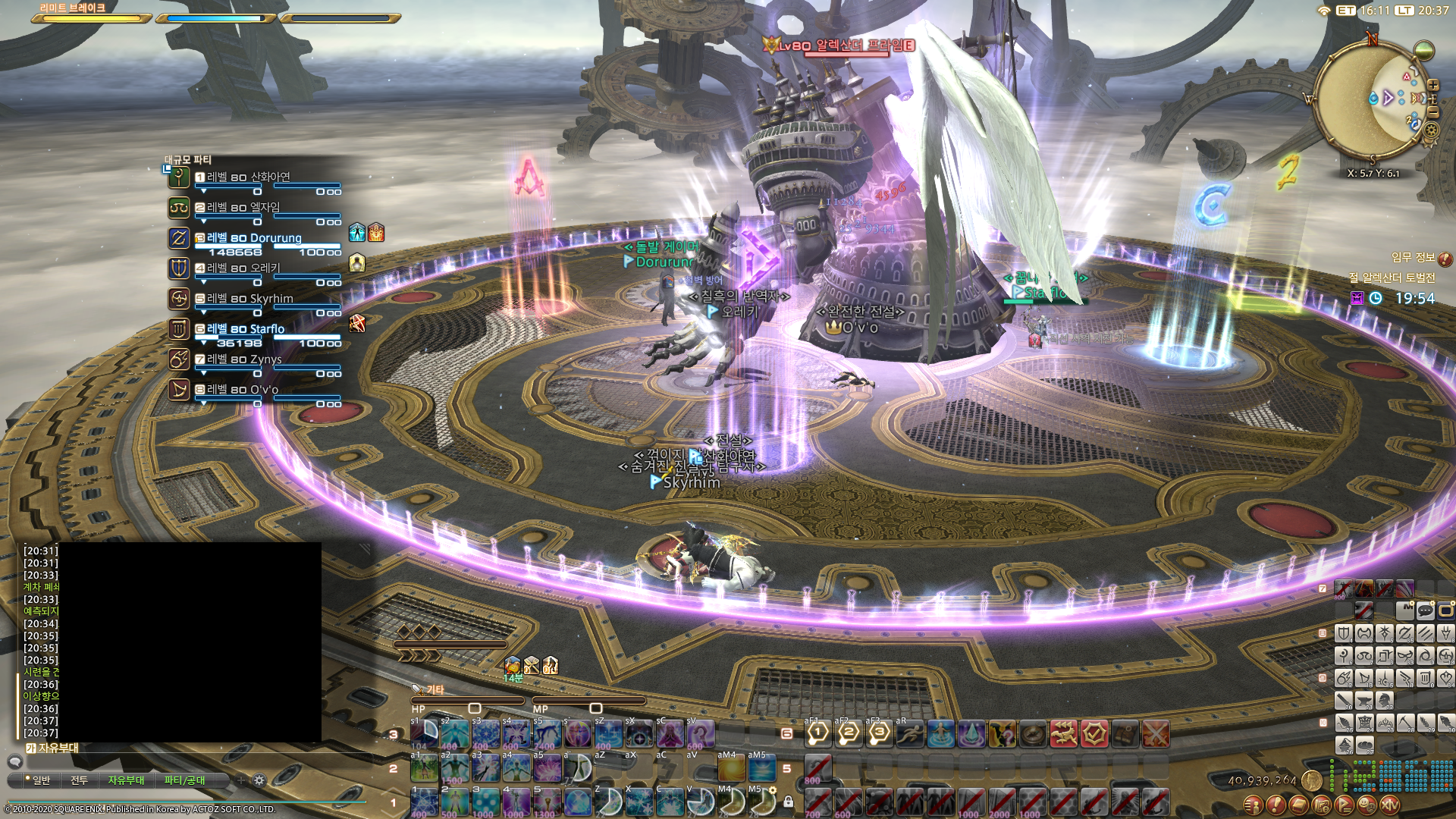
Task: Activate the Sprint running figure action
Action: click(910, 733)
